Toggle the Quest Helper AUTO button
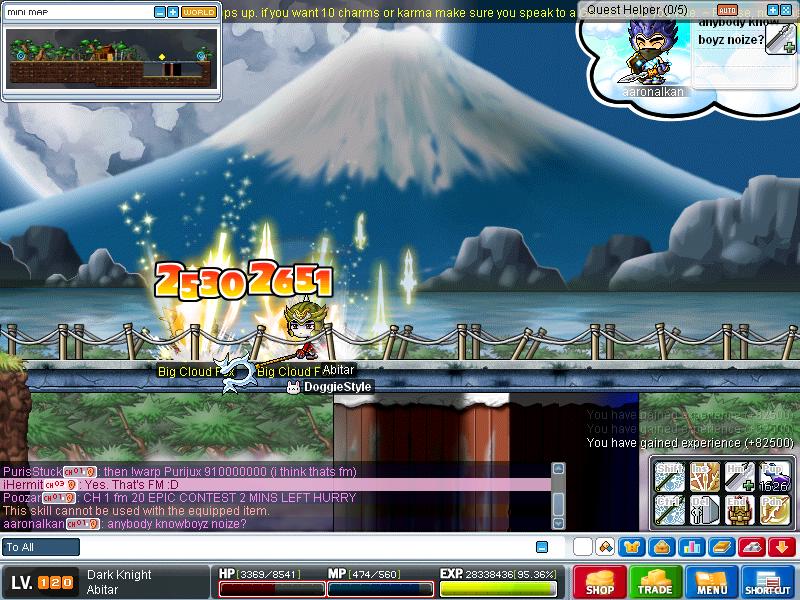 727,10
